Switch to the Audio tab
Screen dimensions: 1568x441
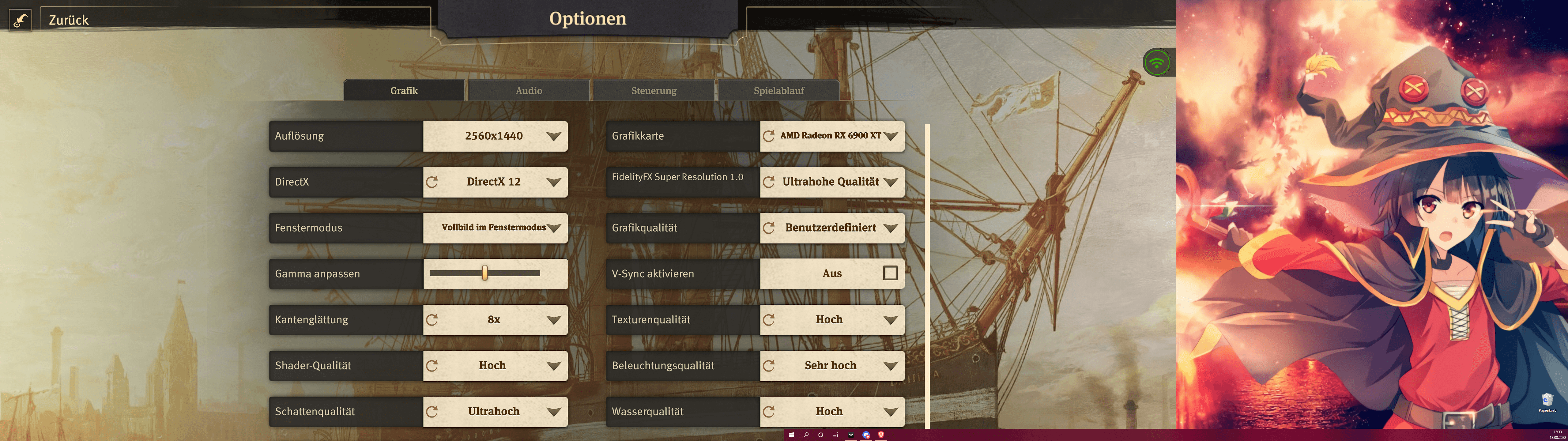(528, 91)
